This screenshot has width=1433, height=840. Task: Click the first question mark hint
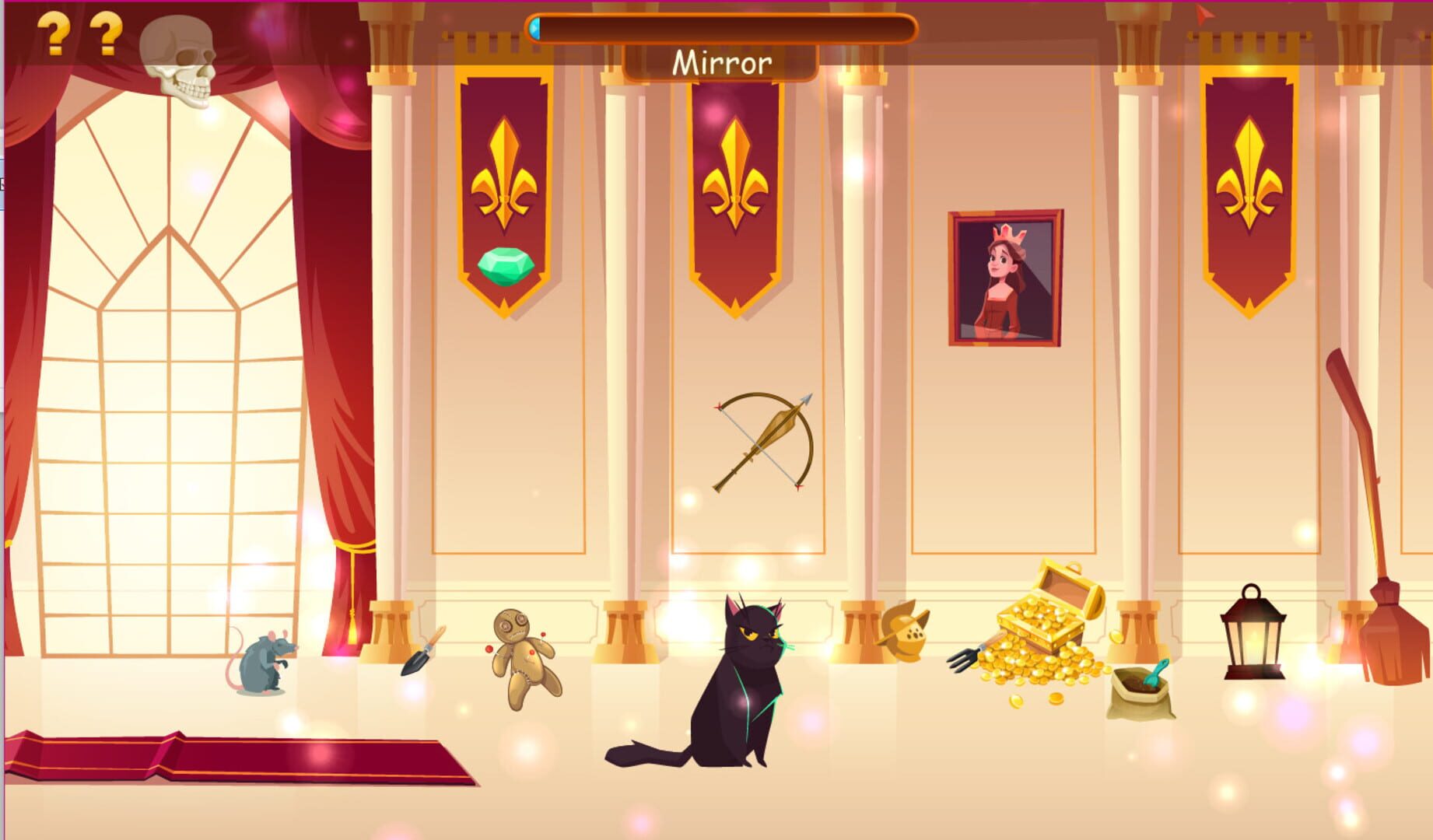coord(54,33)
